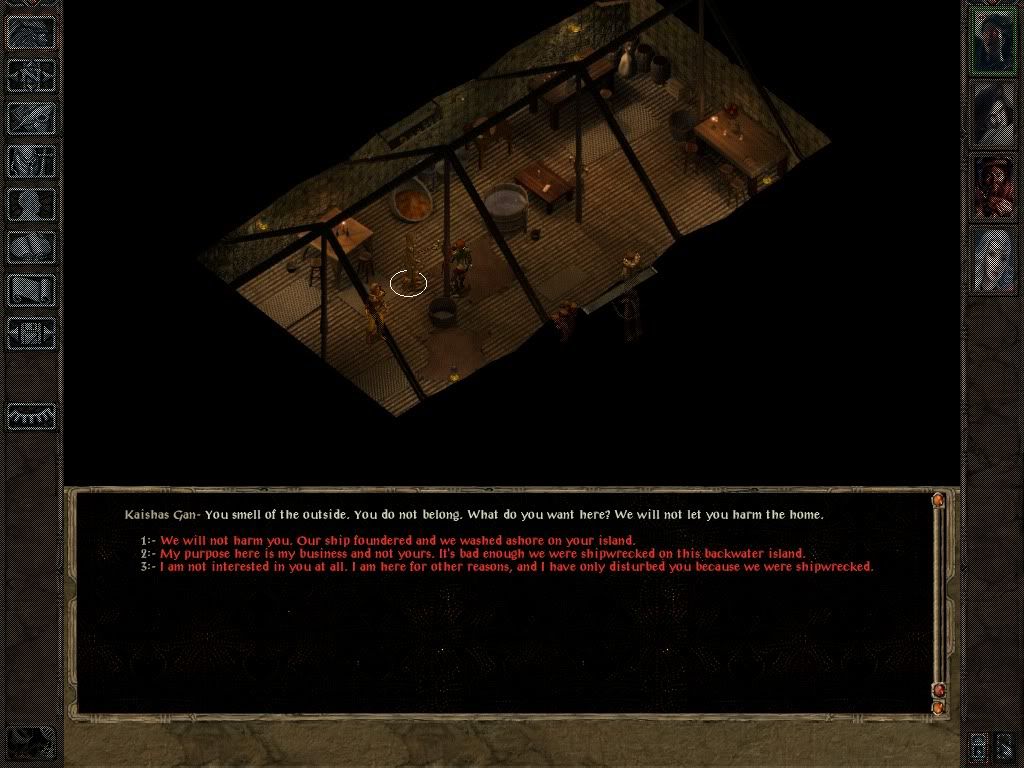Select the white-haired woman party portrait

pos(994,259)
